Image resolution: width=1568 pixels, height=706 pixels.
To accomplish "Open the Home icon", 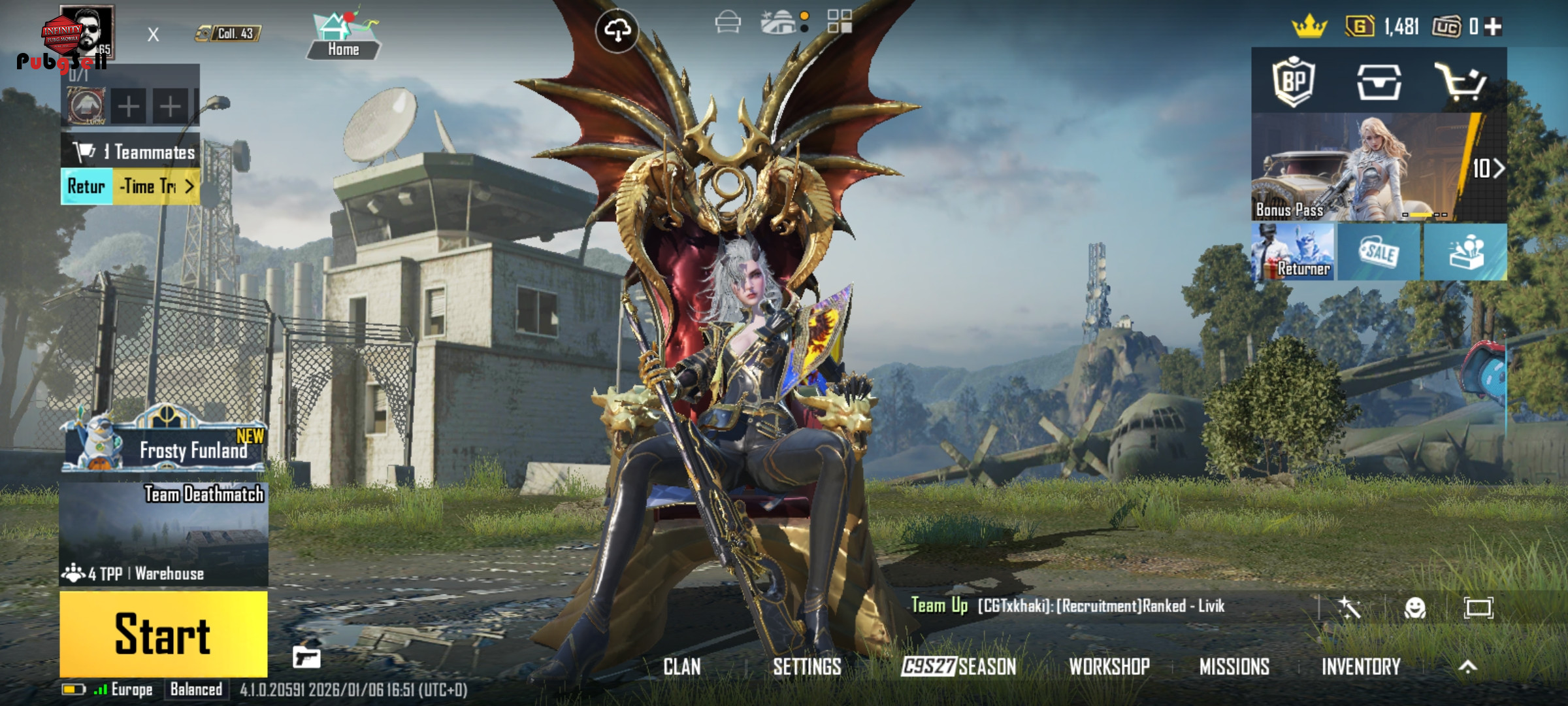I will [344, 36].
